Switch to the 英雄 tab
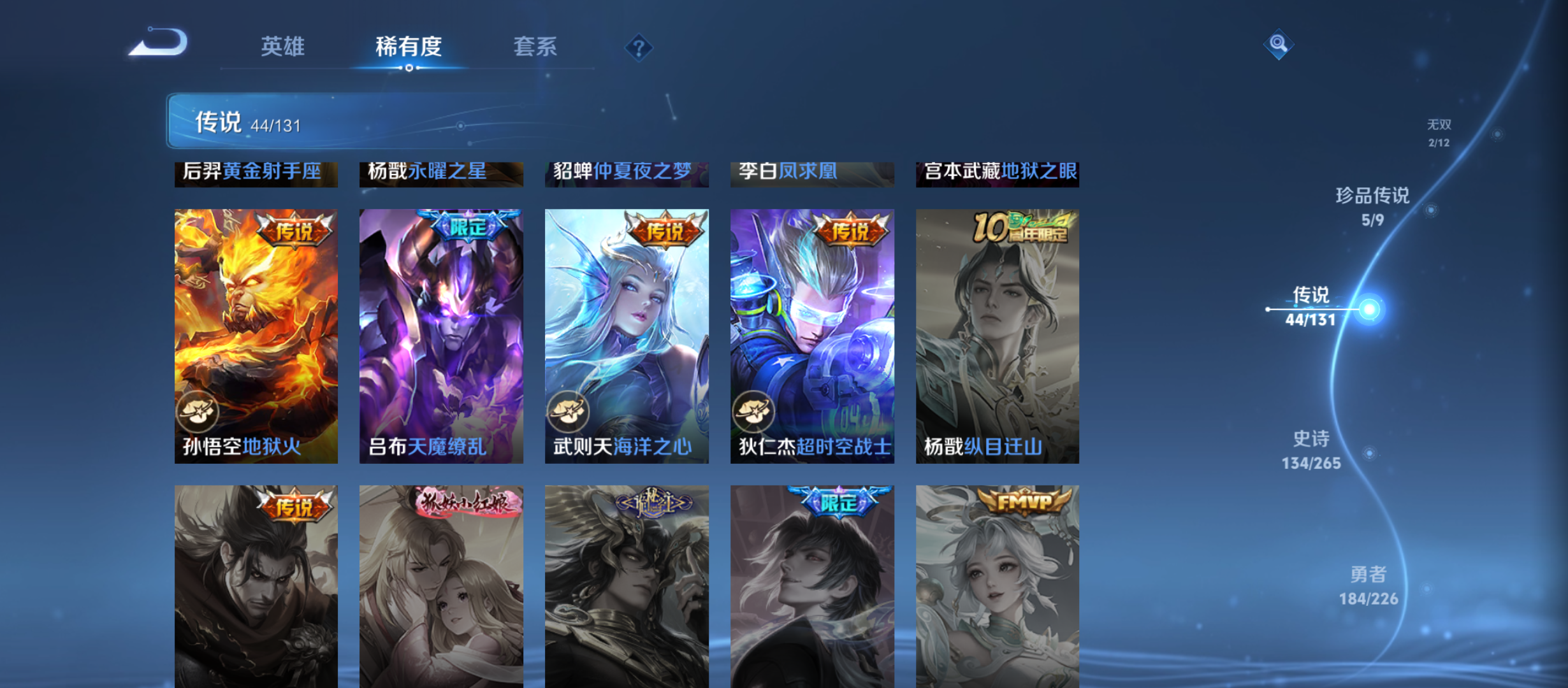The height and width of the screenshot is (688, 1568). point(282,47)
